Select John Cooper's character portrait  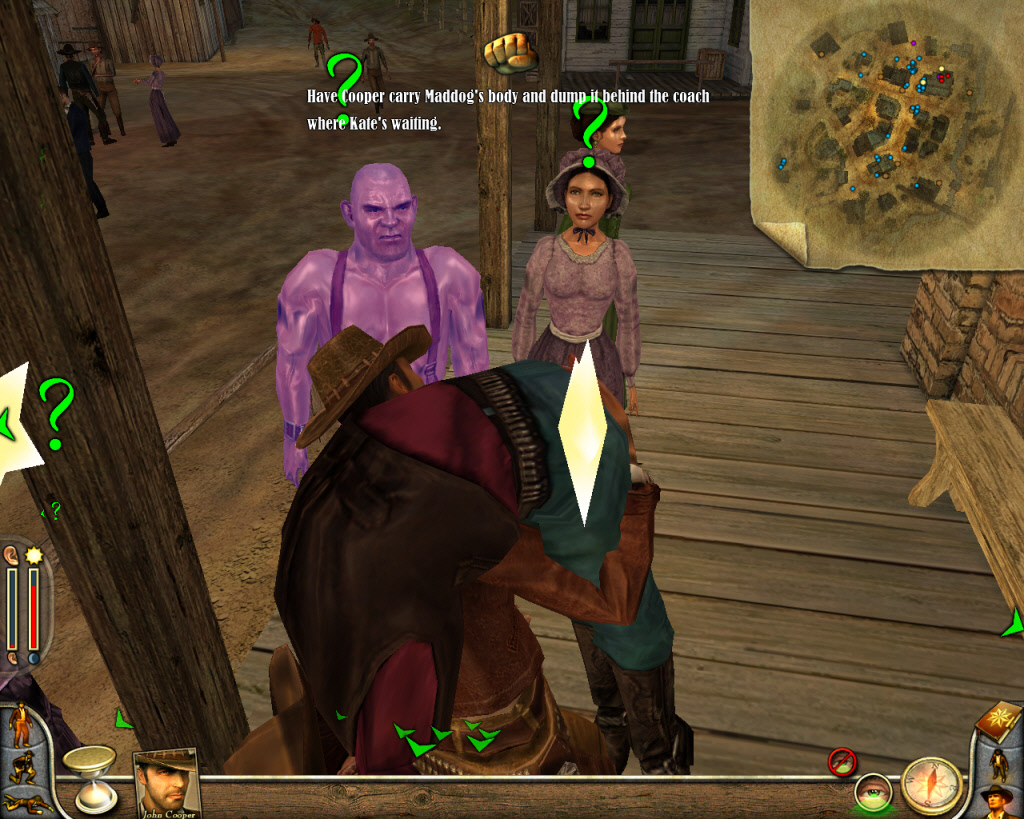tap(165, 781)
